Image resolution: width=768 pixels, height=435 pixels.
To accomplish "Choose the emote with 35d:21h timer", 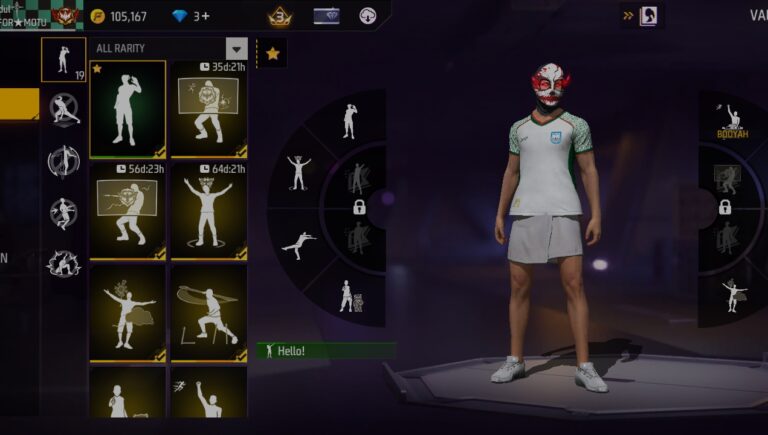I will [209, 108].
